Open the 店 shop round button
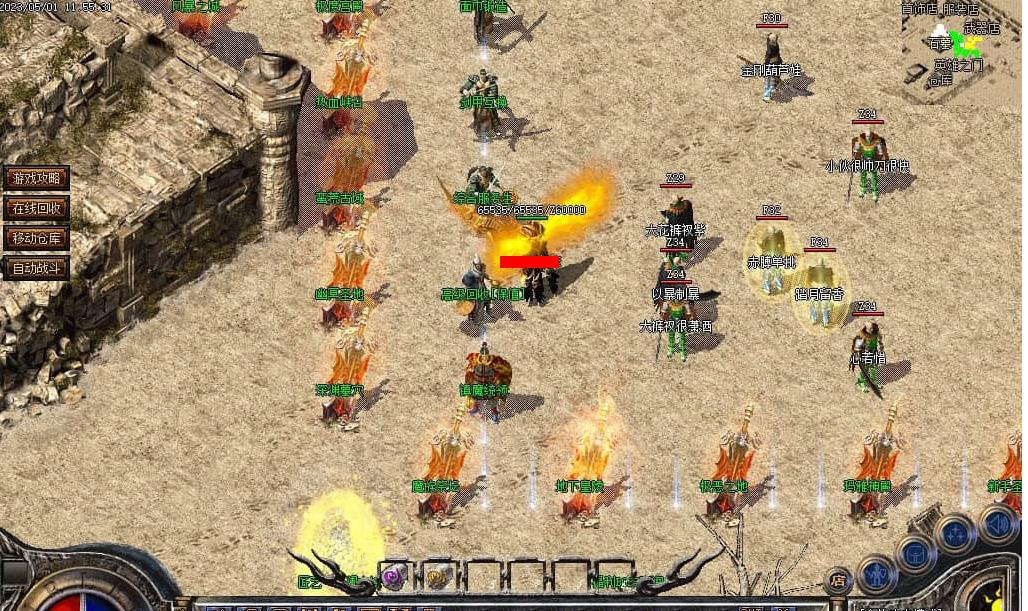This screenshot has height=611, width=1028. (x=838, y=581)
